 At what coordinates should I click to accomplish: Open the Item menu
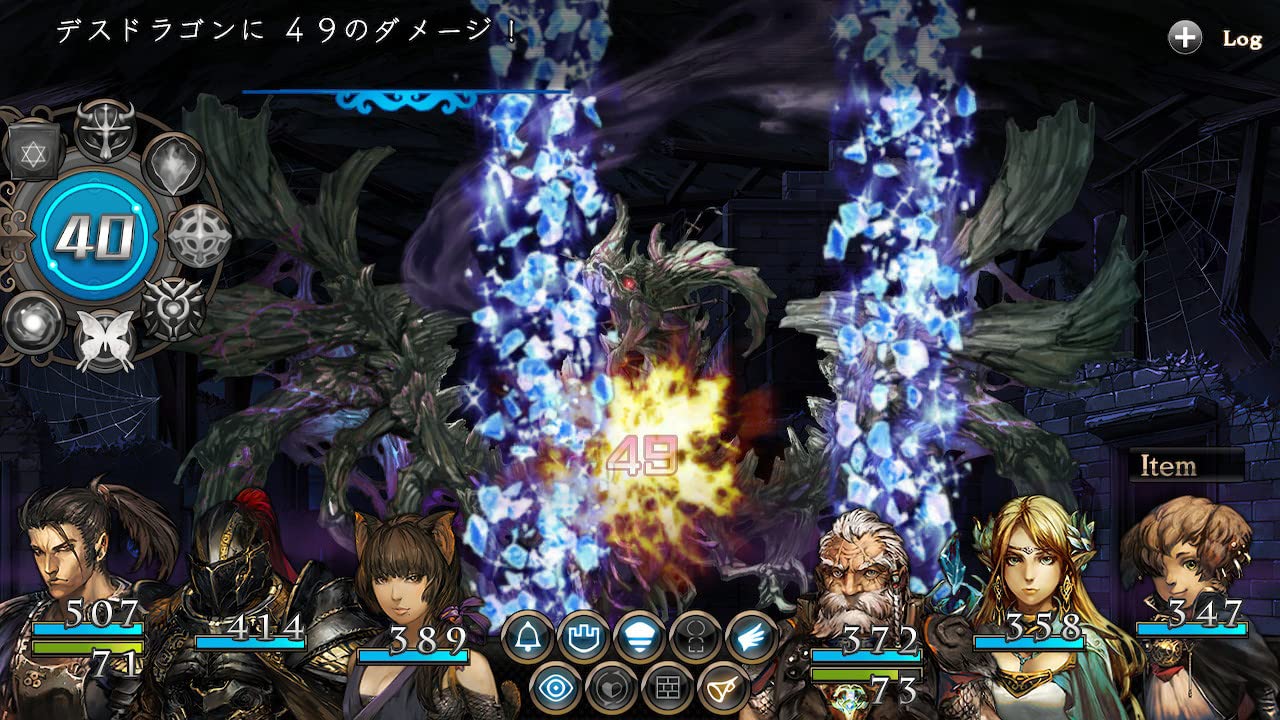click(x=1186, y=466)
